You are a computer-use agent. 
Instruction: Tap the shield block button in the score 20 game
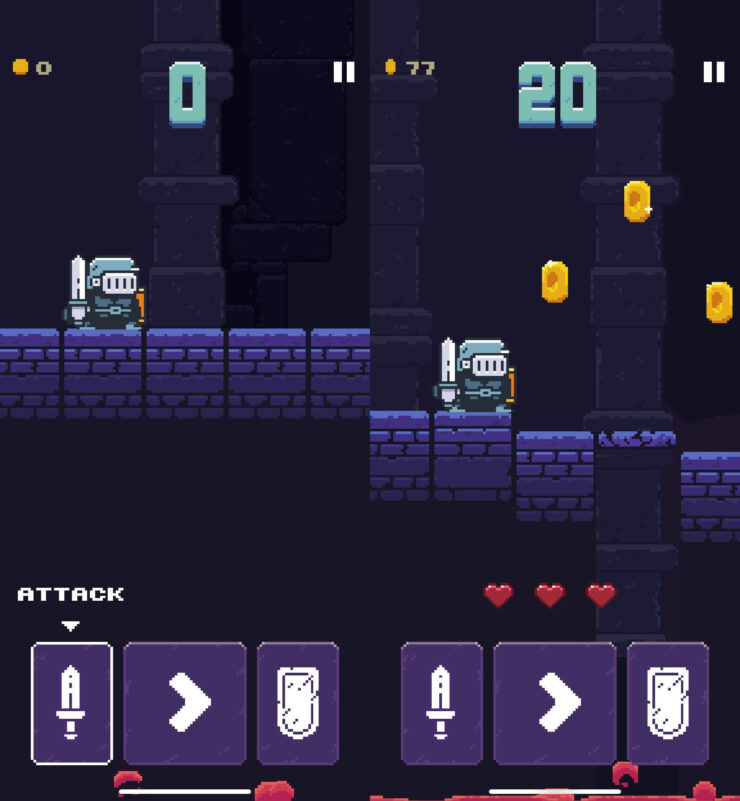[x=668, y=703]
